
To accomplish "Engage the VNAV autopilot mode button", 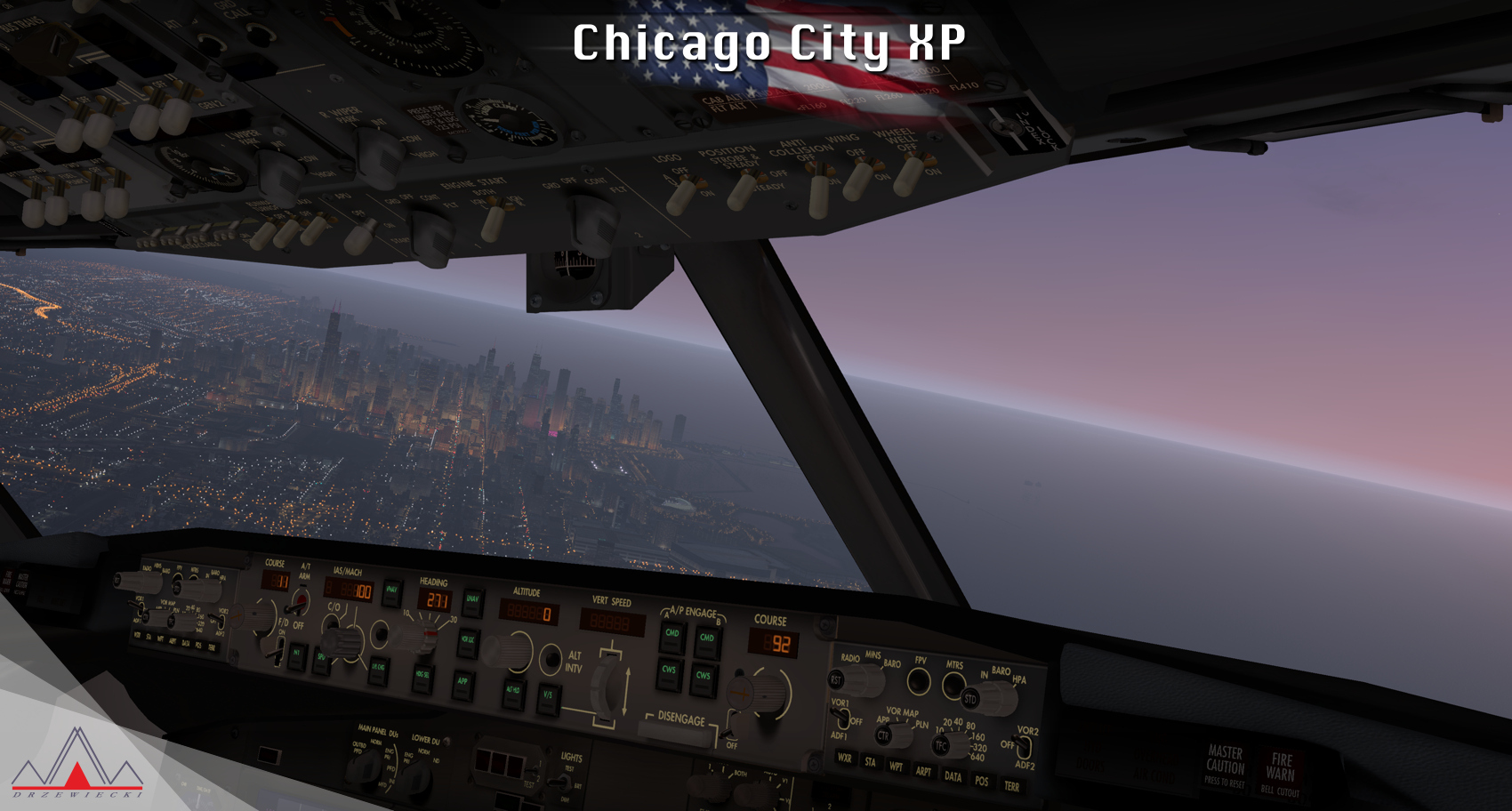I will tap(391, 590).
